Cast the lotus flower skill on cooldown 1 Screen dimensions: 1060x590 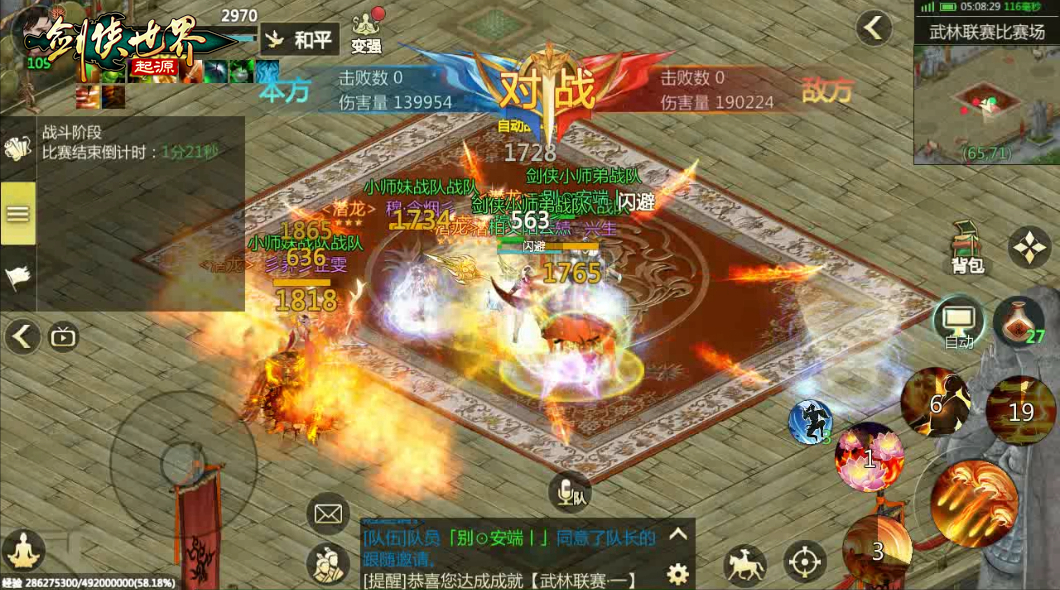(870, 458)
